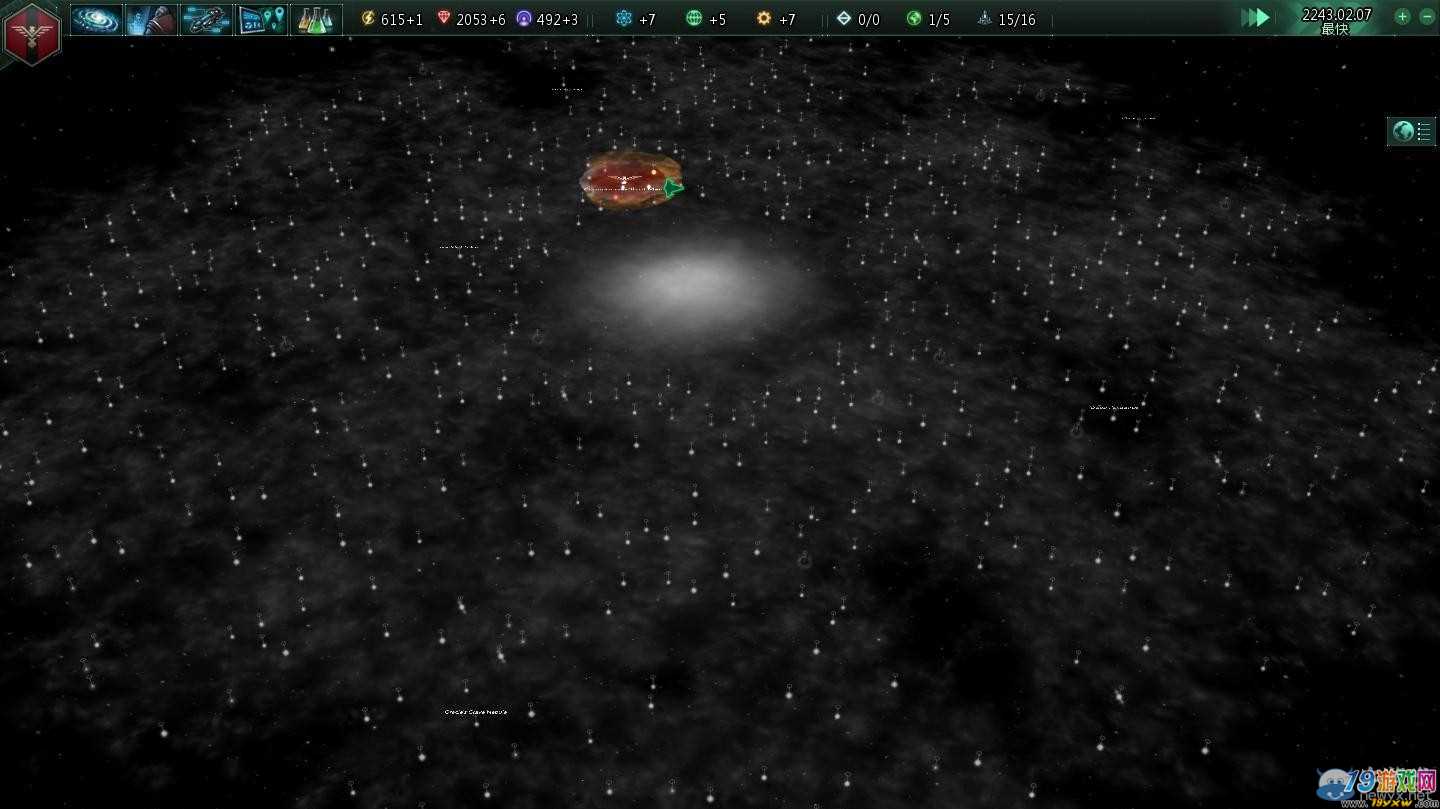
Task: Decrease game speed with the minus button
Action: pos(1427,16)
